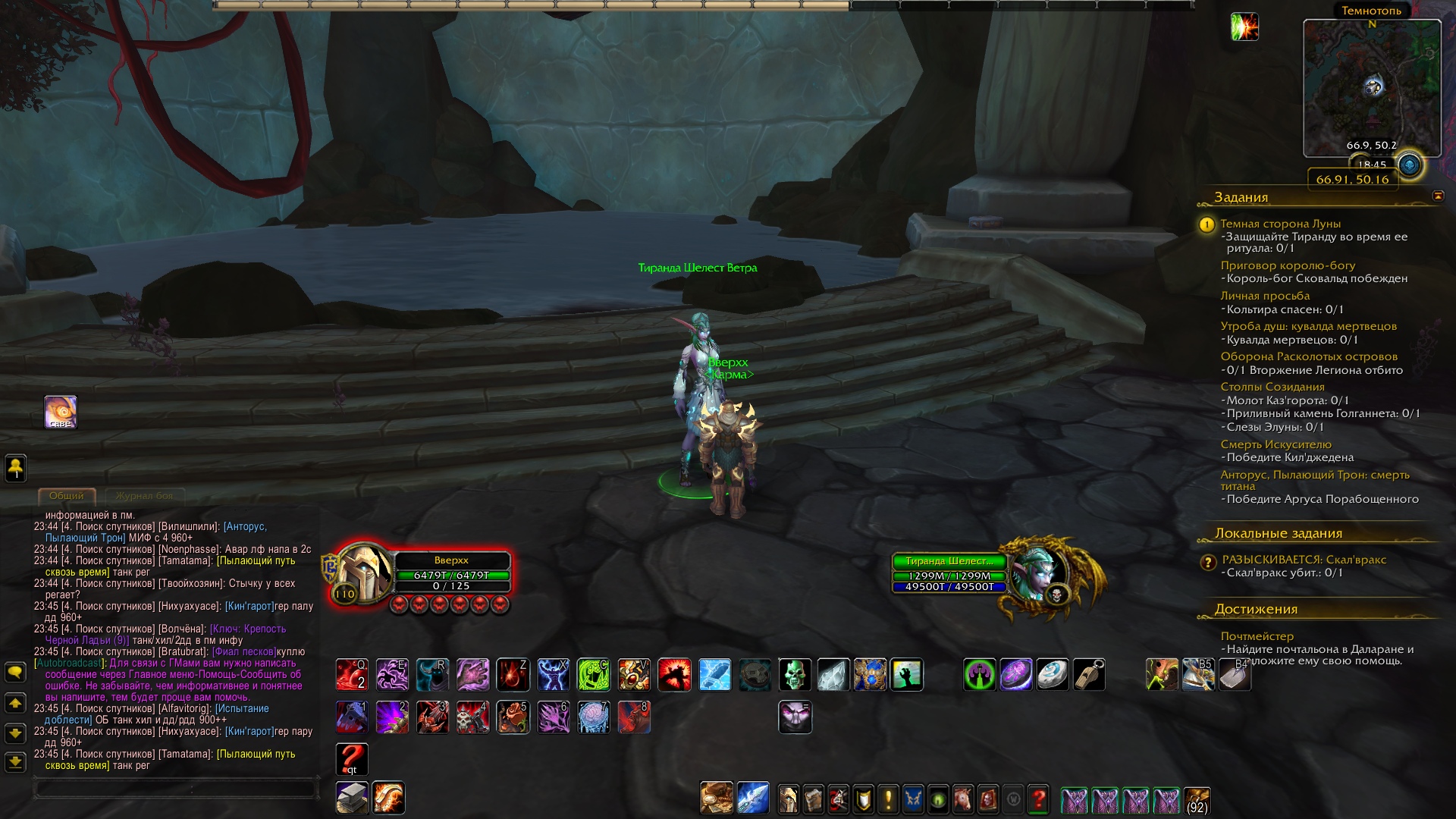Select the quest Темная сторона Луны

(x=1280, y=224)
